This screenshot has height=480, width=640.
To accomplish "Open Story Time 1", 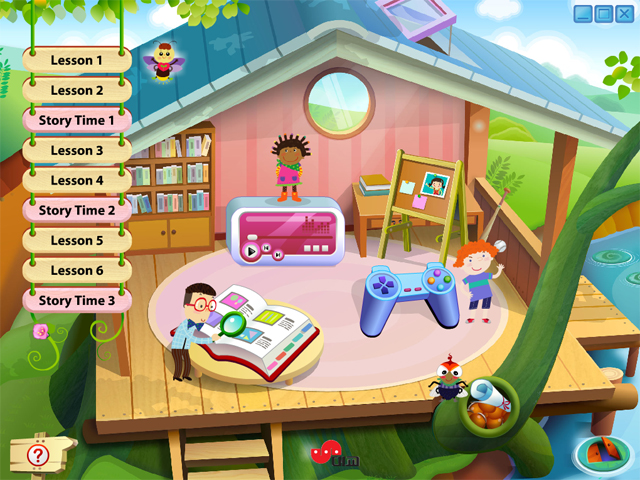I will pyautogui.click(x=77, y=120).
